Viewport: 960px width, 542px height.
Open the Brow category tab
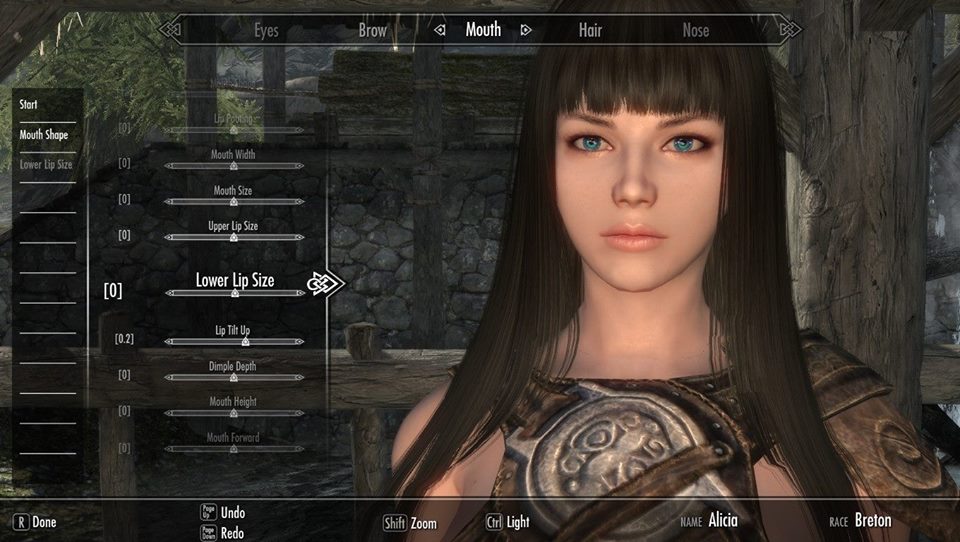tap(372, 31)
